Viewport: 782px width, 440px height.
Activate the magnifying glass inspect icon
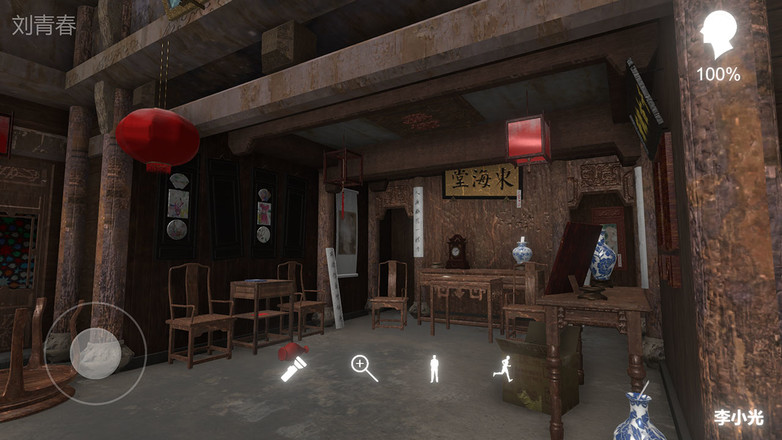click(x=364, y=368)
